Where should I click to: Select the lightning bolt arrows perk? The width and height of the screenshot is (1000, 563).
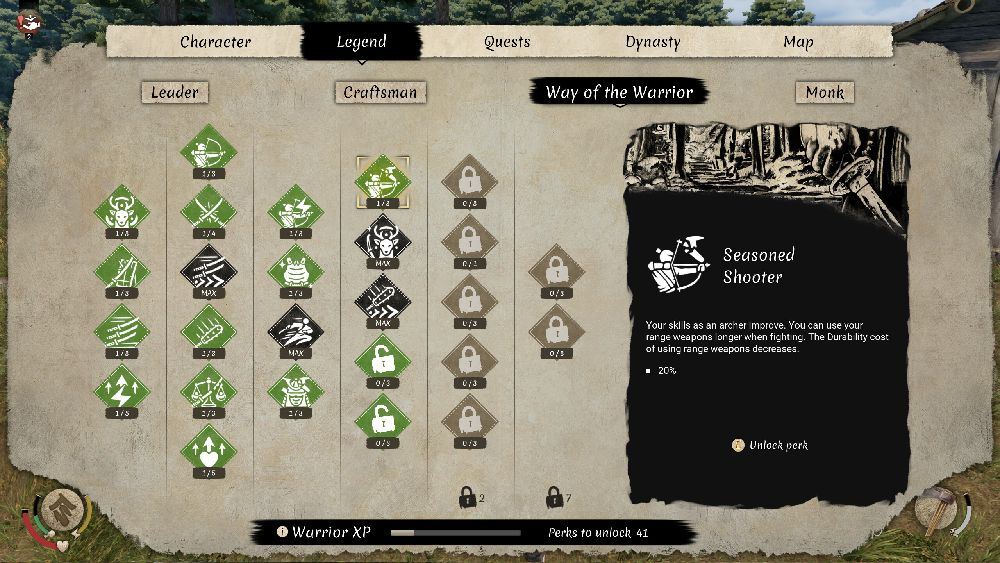pyautogui.click(x=121, y=387)
